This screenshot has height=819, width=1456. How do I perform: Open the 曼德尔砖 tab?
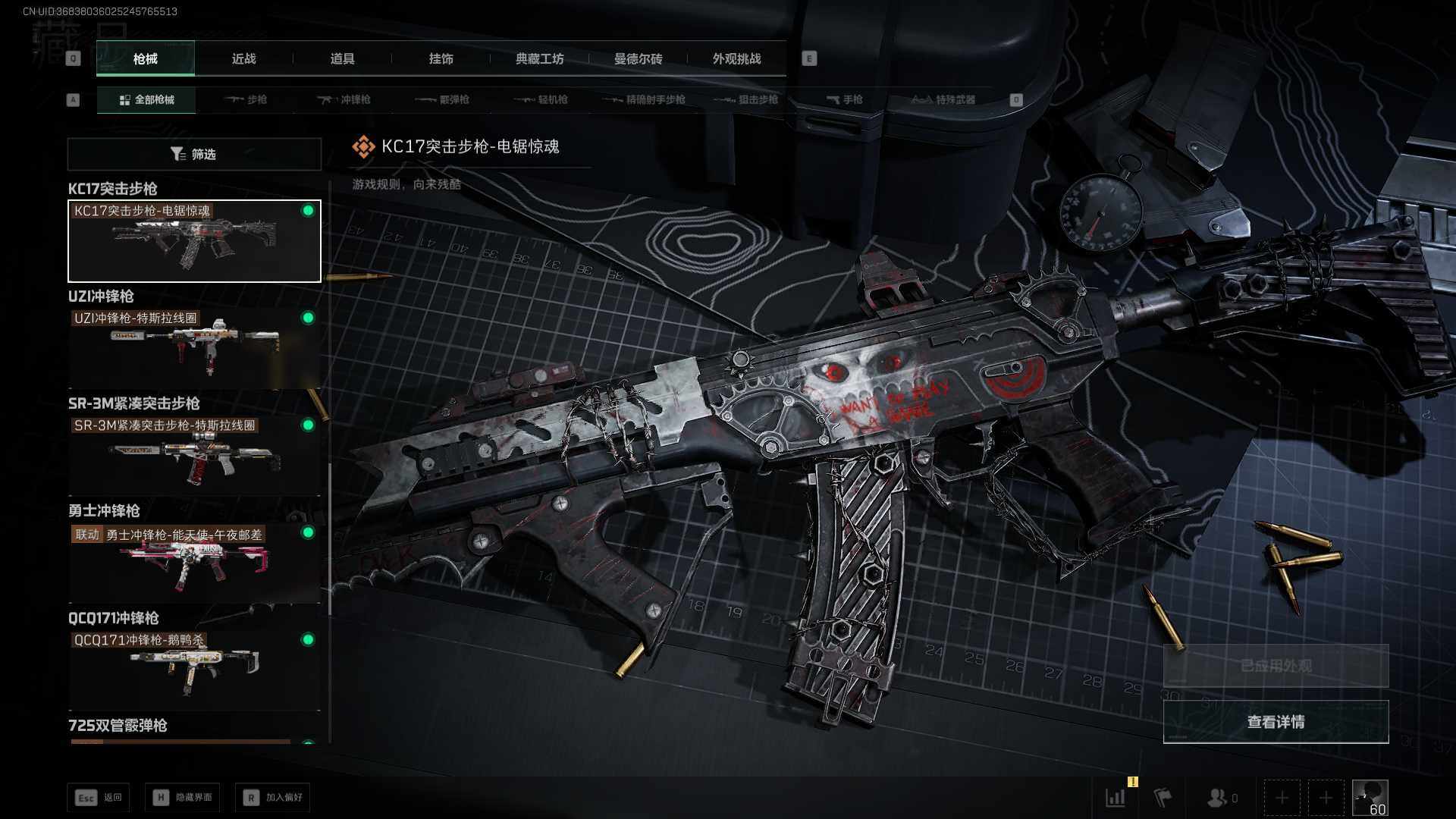(638, 59)
